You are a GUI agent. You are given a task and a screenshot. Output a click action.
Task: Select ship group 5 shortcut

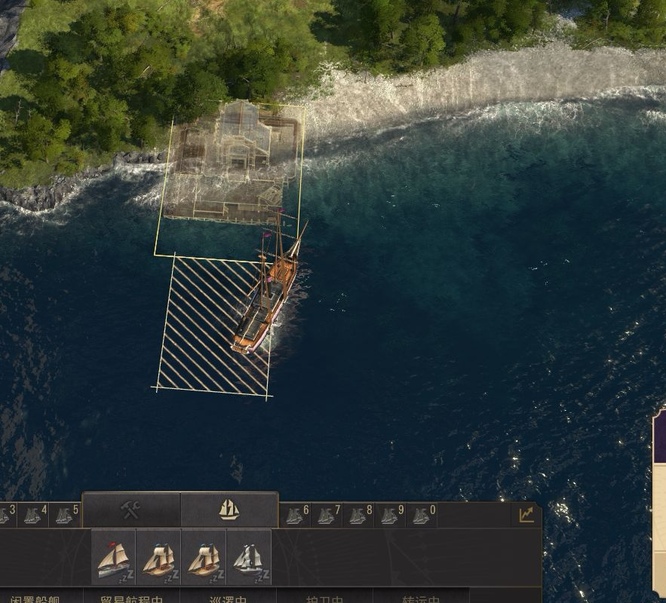tap(65, 515)
